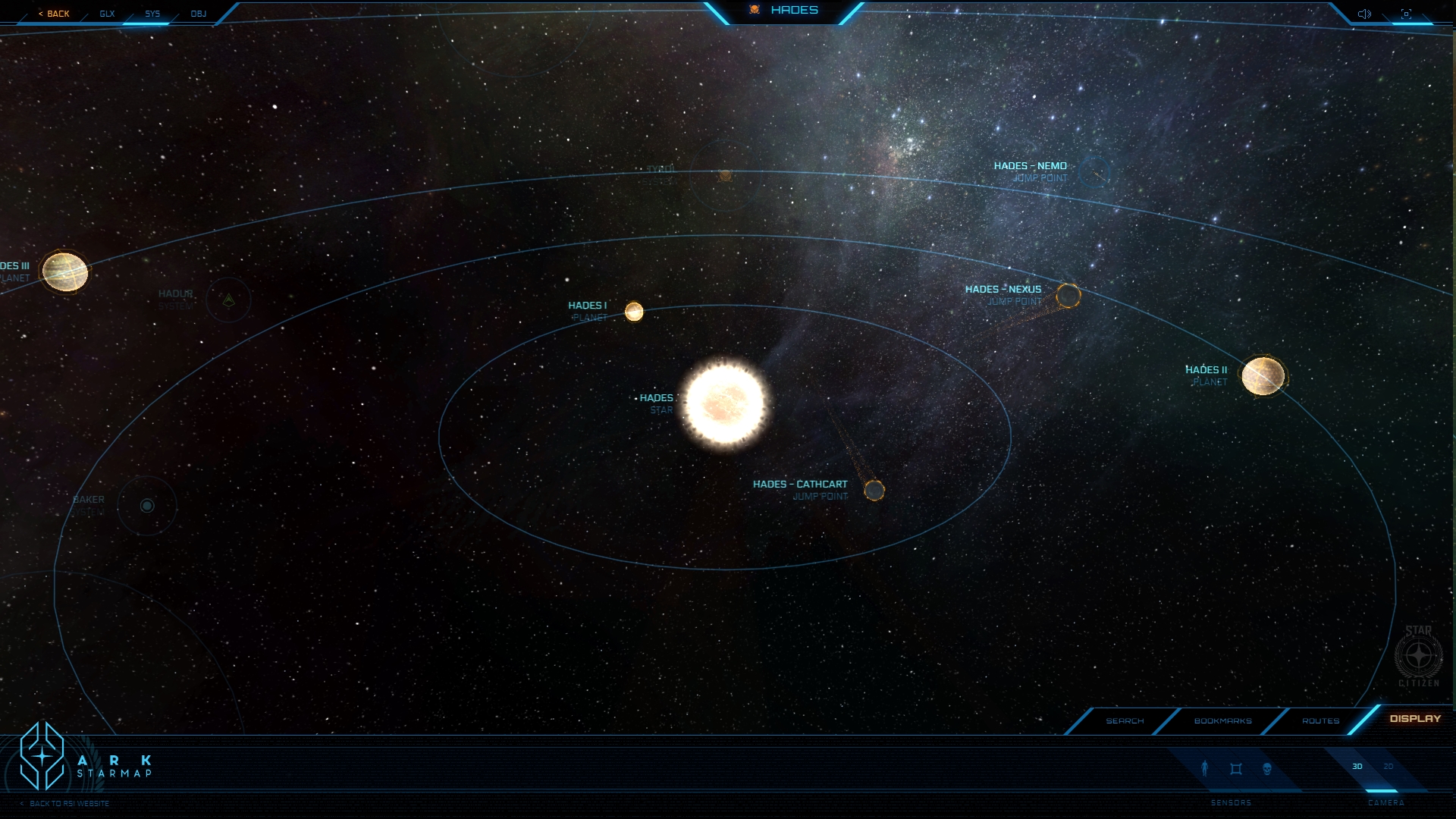Select the Hades - Cathcart jump point

(x=874, y=491)
